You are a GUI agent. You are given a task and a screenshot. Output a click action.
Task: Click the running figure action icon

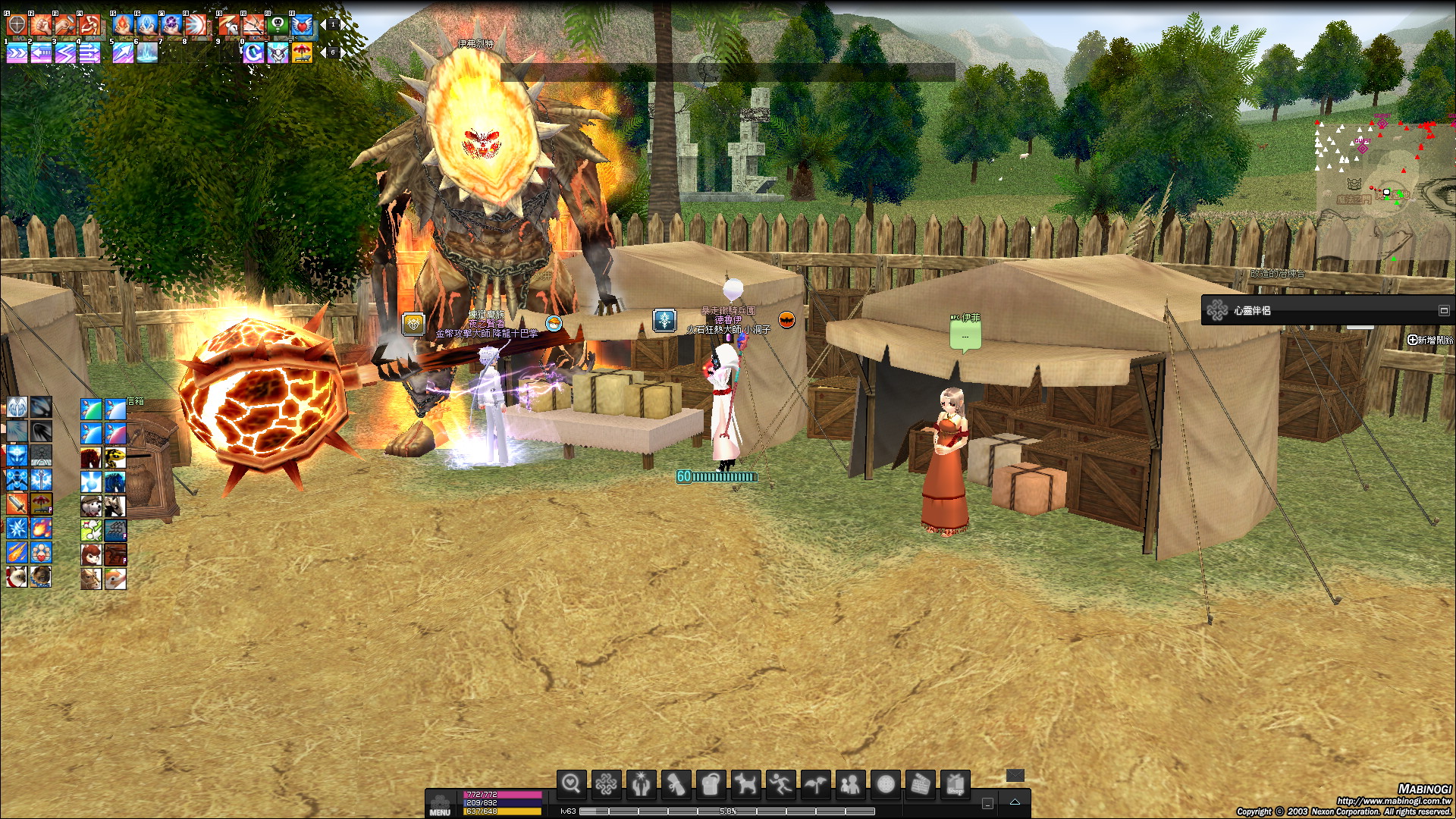(x=780, y=784)
